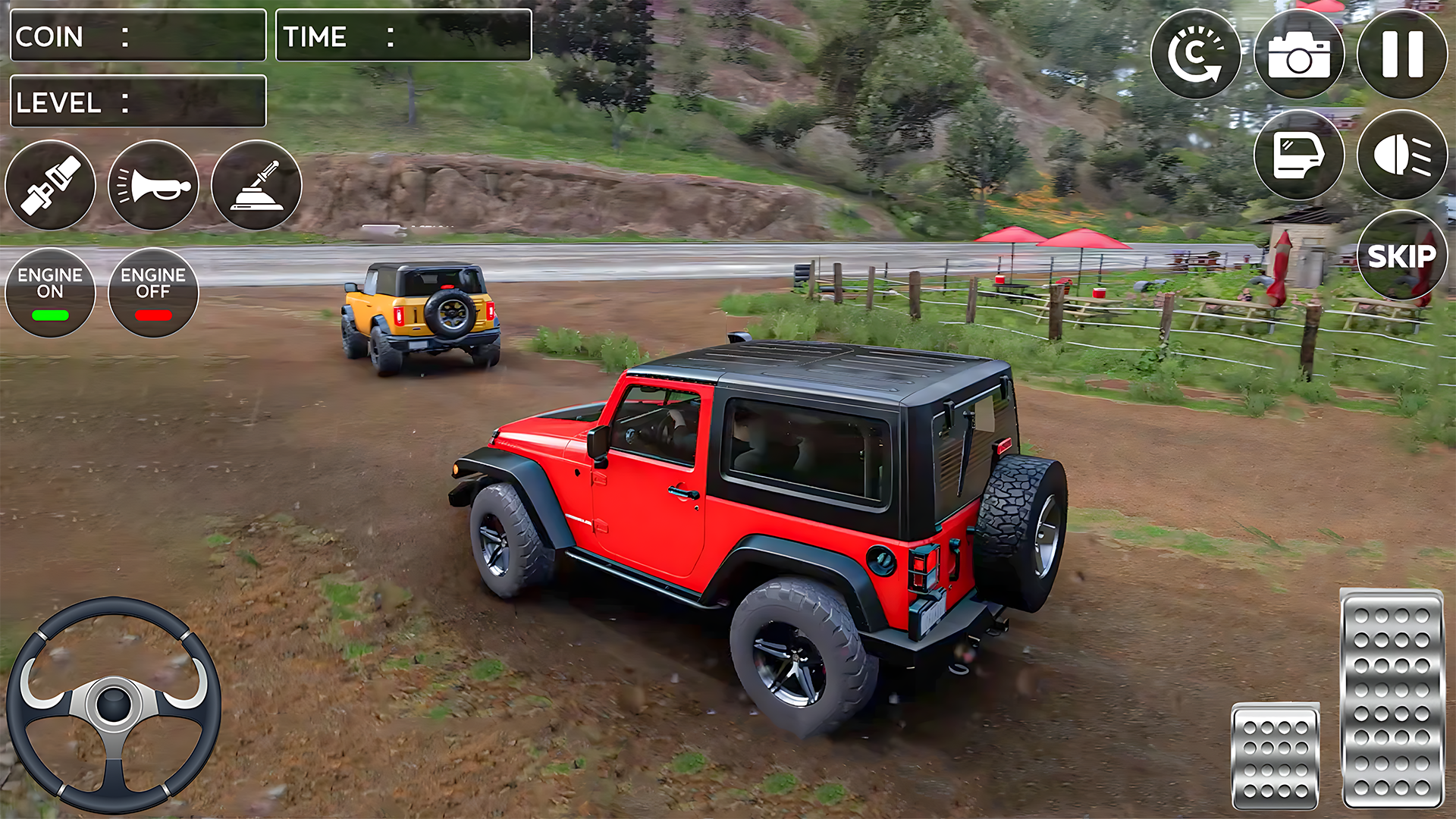Pause the game
The width and height of the screenshot is (1456, 819).
click(1401, 54)
